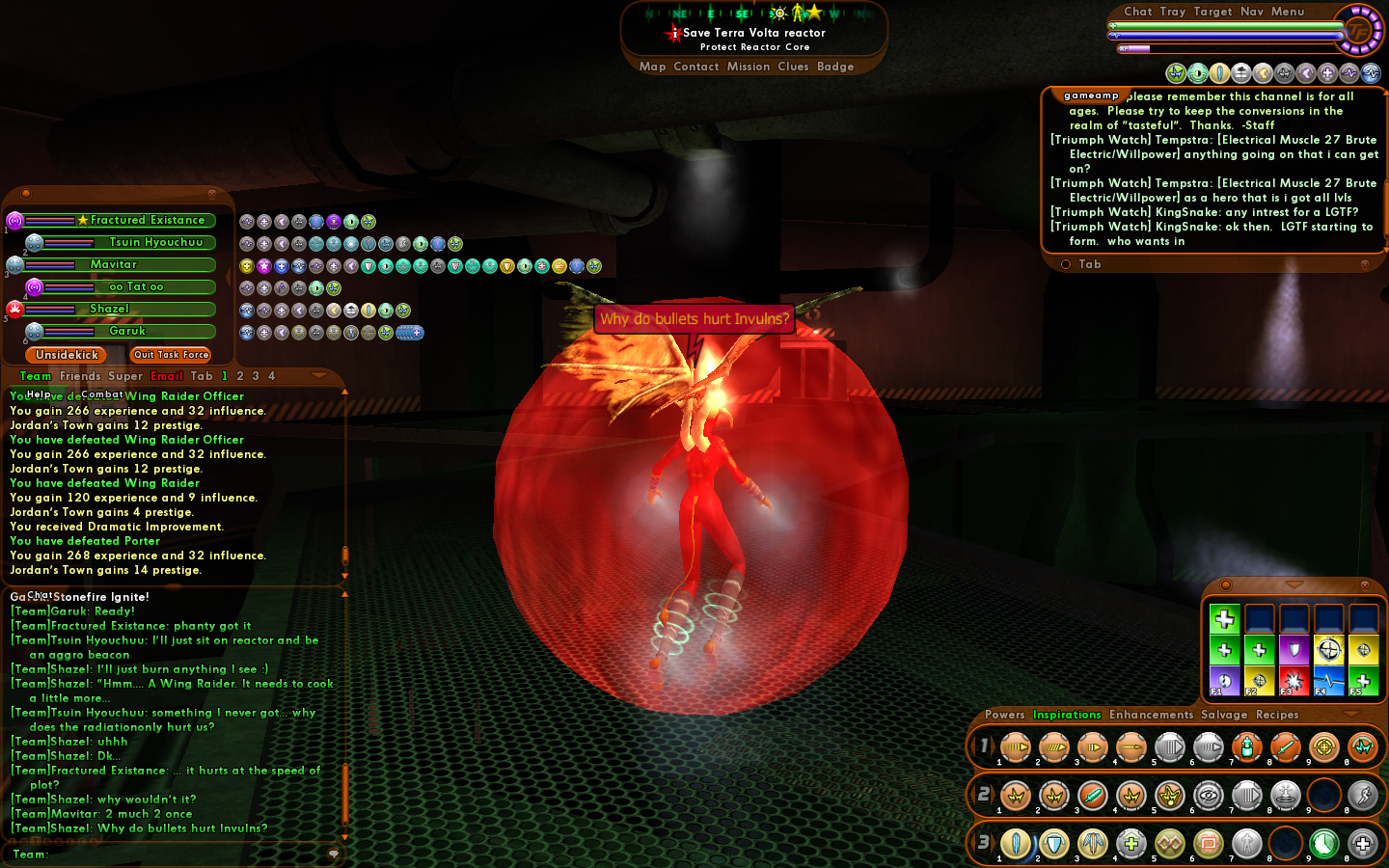Open the main Menu

[1288, 12]
